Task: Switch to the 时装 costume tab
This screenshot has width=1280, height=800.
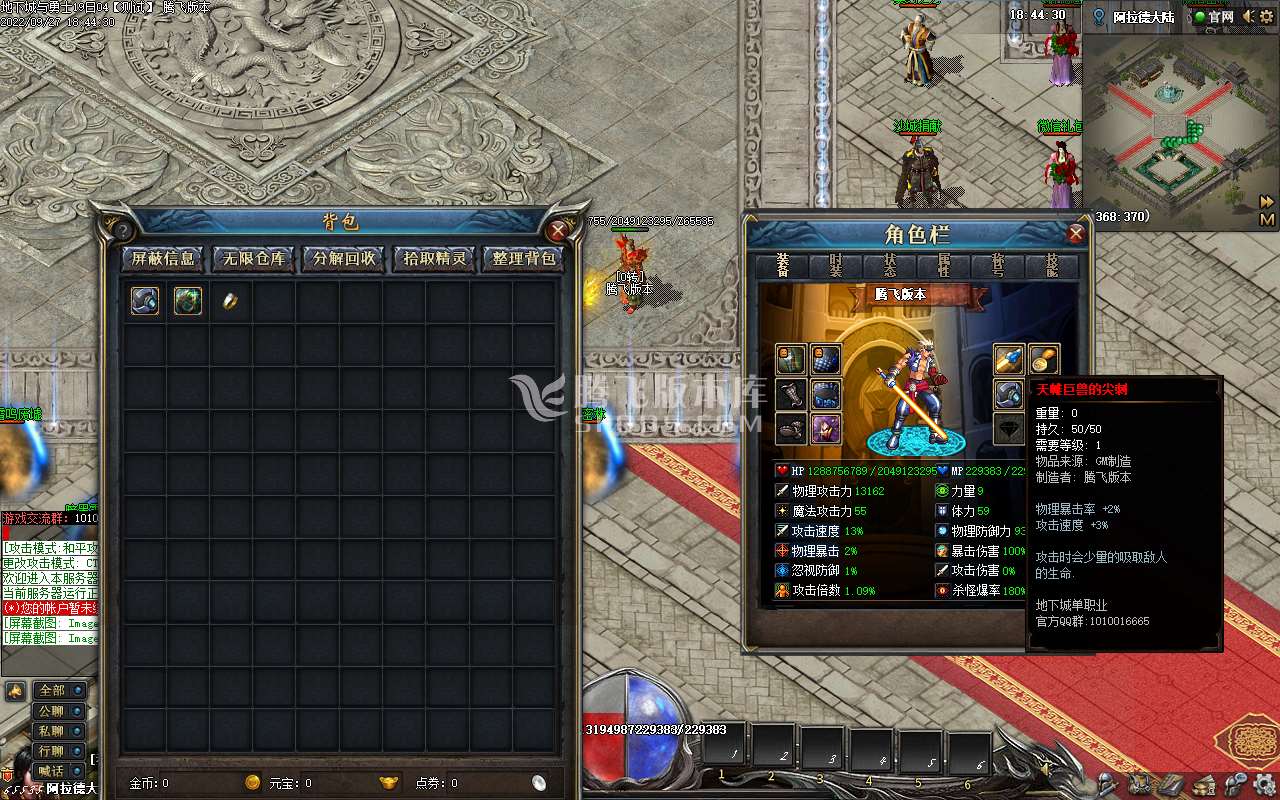Action: click(837, 266)
